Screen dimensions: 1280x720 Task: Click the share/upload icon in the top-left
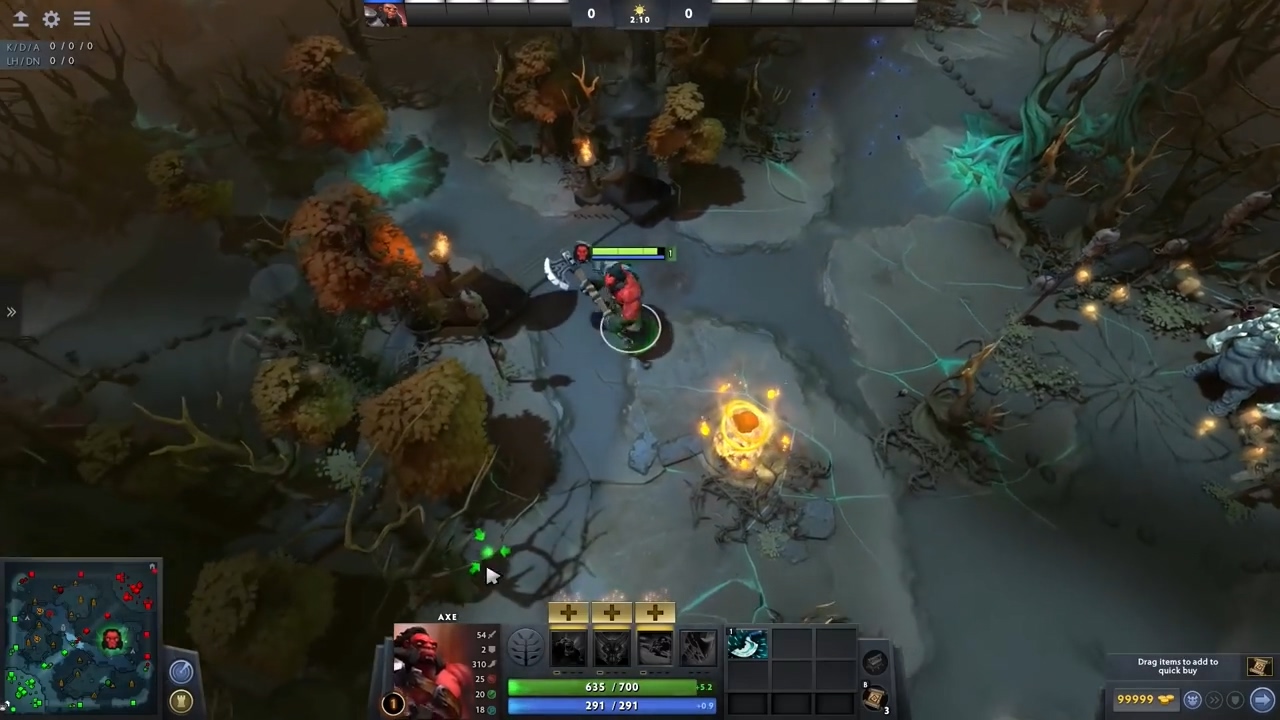click(21, 18)
